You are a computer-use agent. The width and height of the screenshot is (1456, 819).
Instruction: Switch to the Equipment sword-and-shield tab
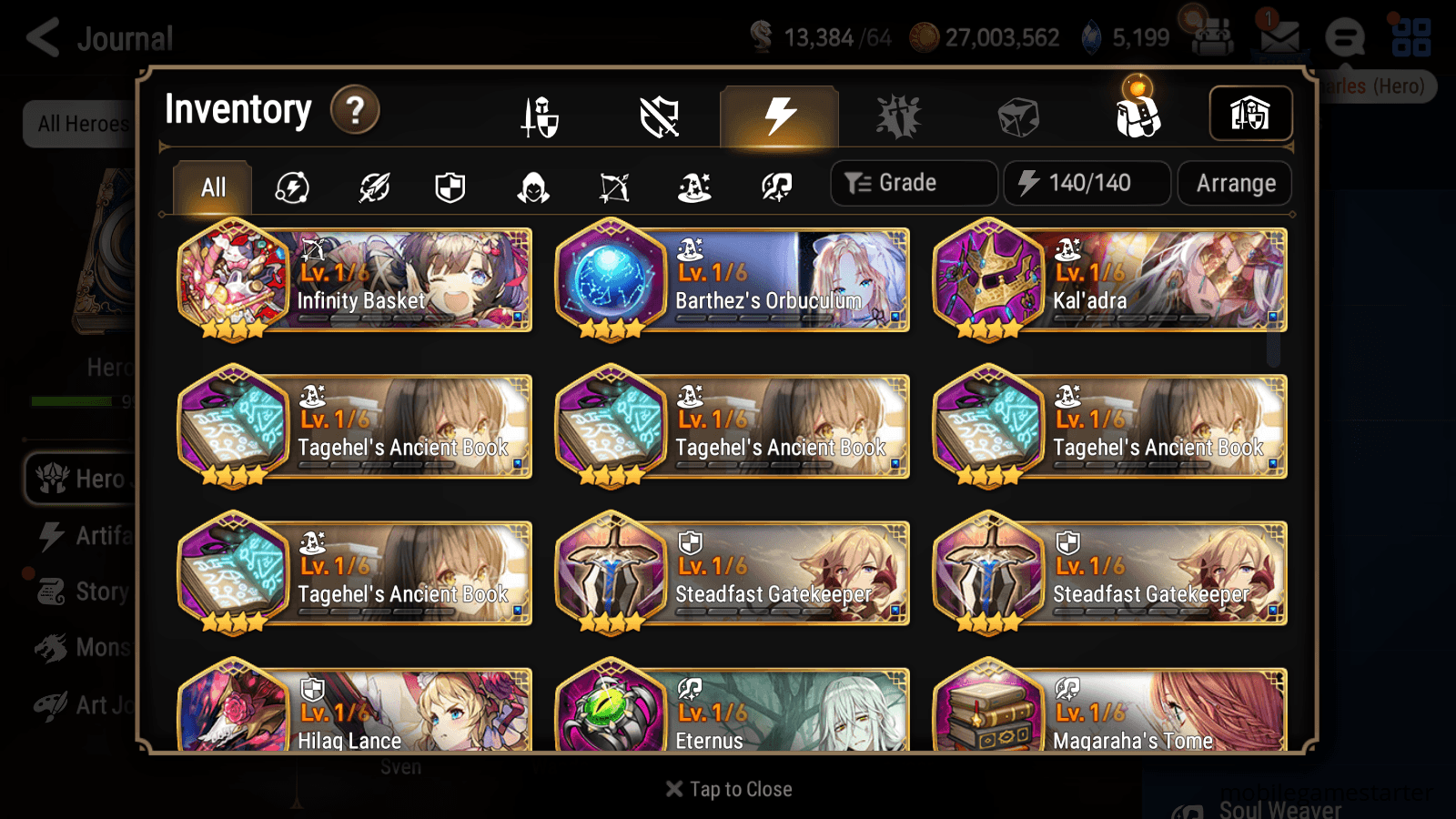541,116
